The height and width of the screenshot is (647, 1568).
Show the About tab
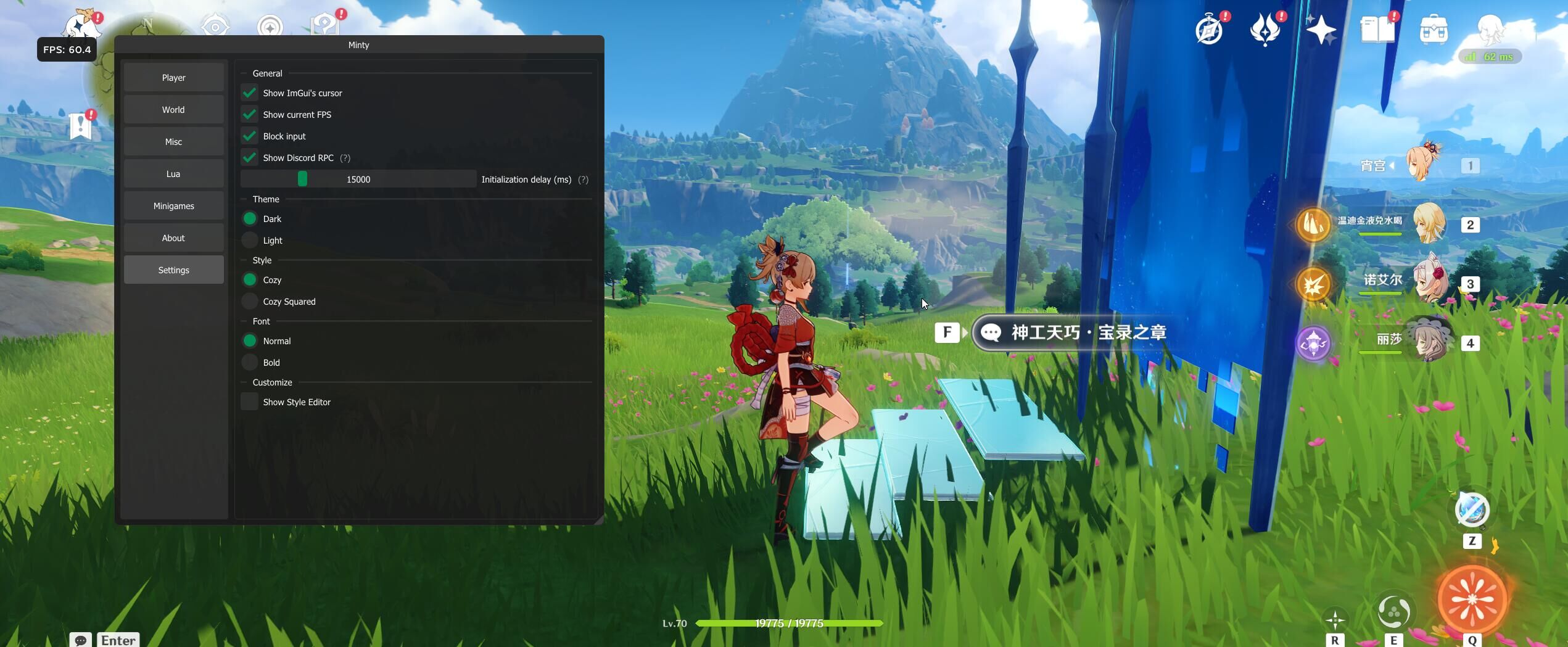pyautogui.click(x=173, y=238)
